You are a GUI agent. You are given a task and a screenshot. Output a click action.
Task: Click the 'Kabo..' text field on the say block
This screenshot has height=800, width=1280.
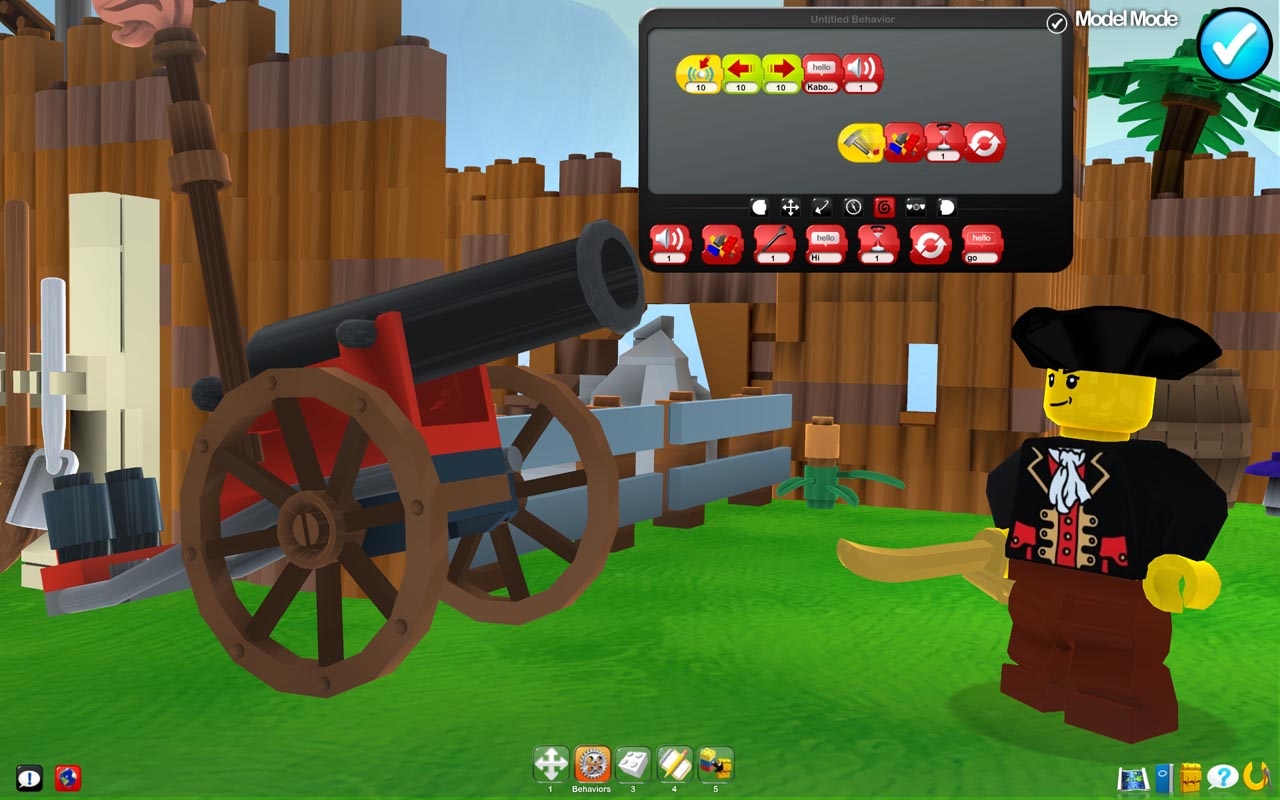click(x=820, y=87)
